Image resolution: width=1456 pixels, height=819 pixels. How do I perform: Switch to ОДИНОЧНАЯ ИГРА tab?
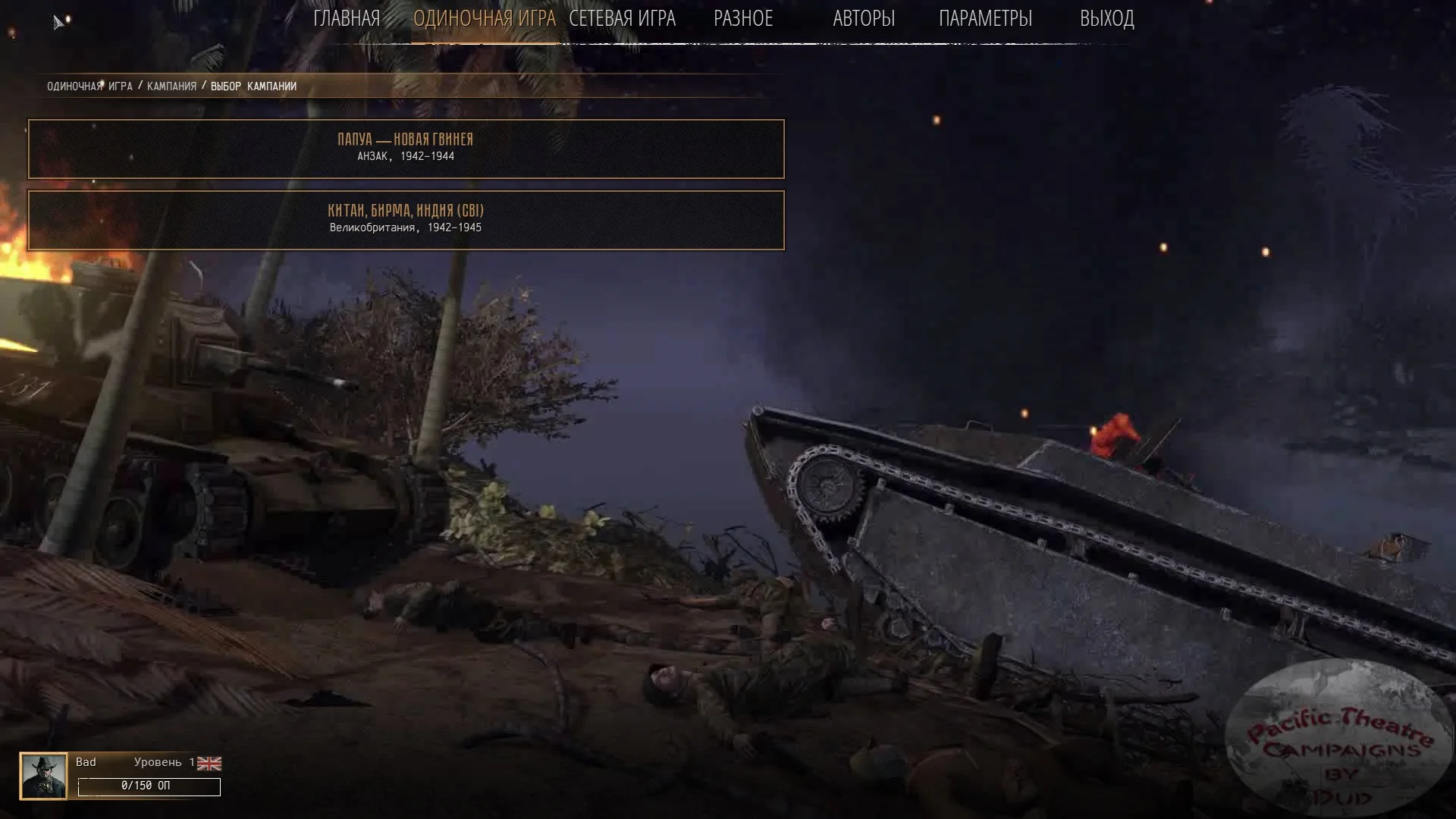tap(484, 18)
